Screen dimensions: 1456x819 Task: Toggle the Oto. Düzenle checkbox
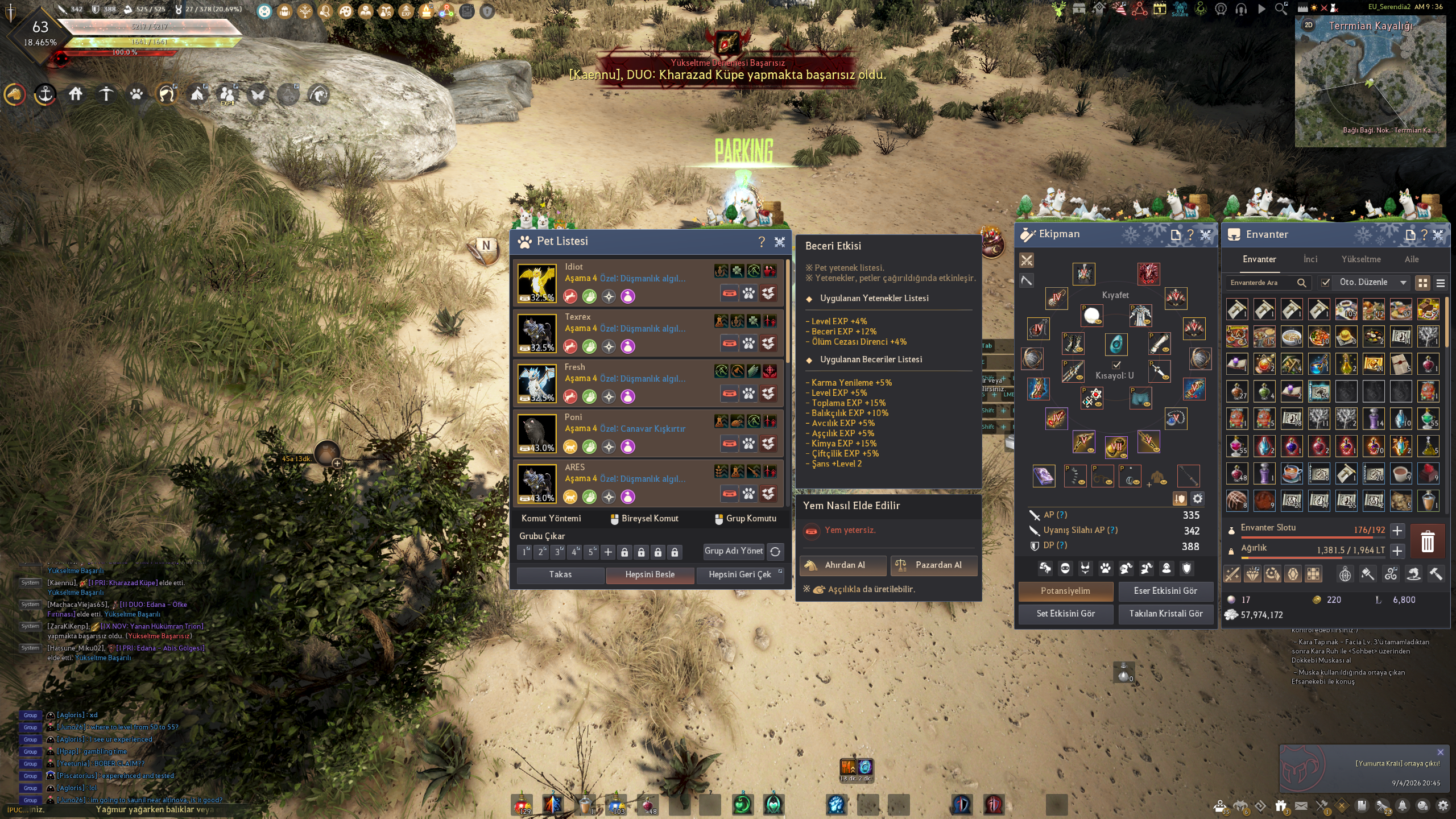1326,283
